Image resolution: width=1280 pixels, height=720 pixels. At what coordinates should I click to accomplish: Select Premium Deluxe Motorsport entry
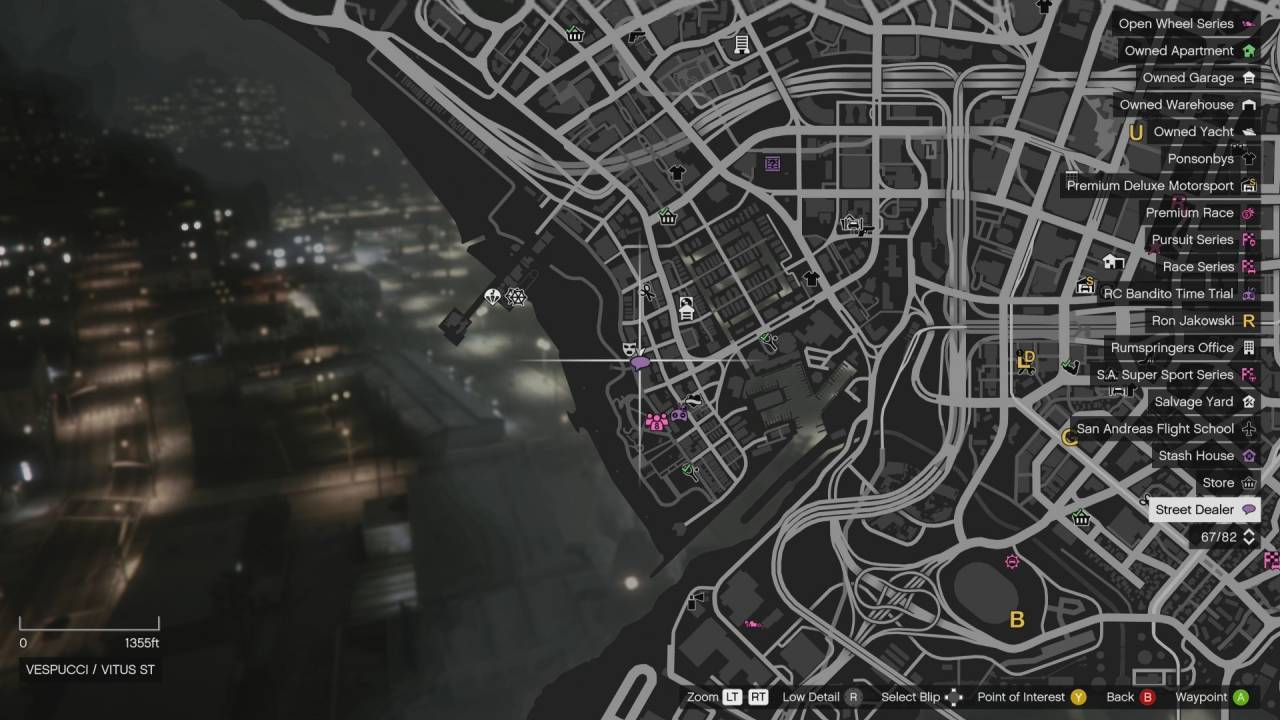1160,186
